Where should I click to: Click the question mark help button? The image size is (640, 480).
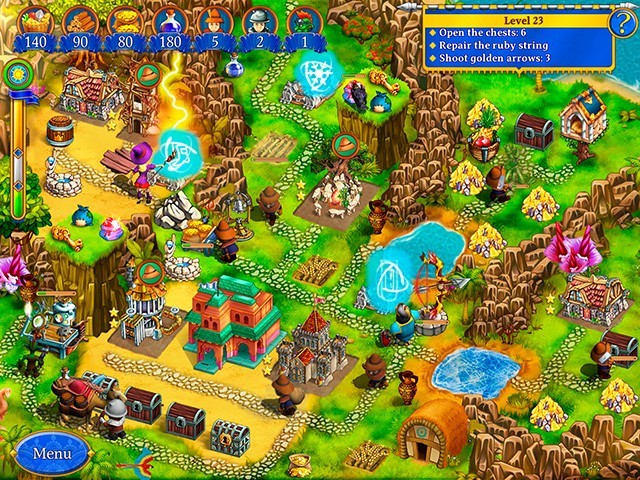(622, 22)
